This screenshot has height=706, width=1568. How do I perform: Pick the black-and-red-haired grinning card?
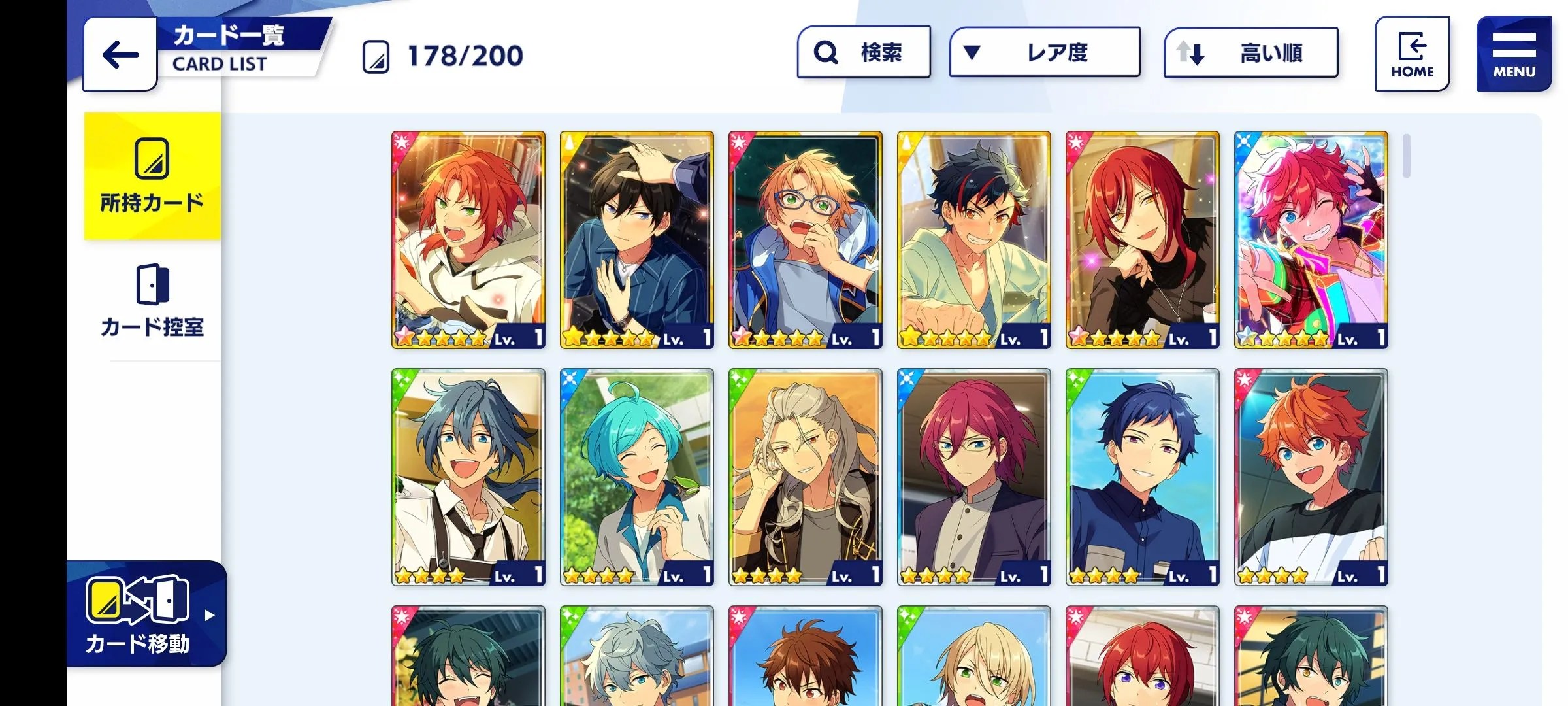(973, 240)
